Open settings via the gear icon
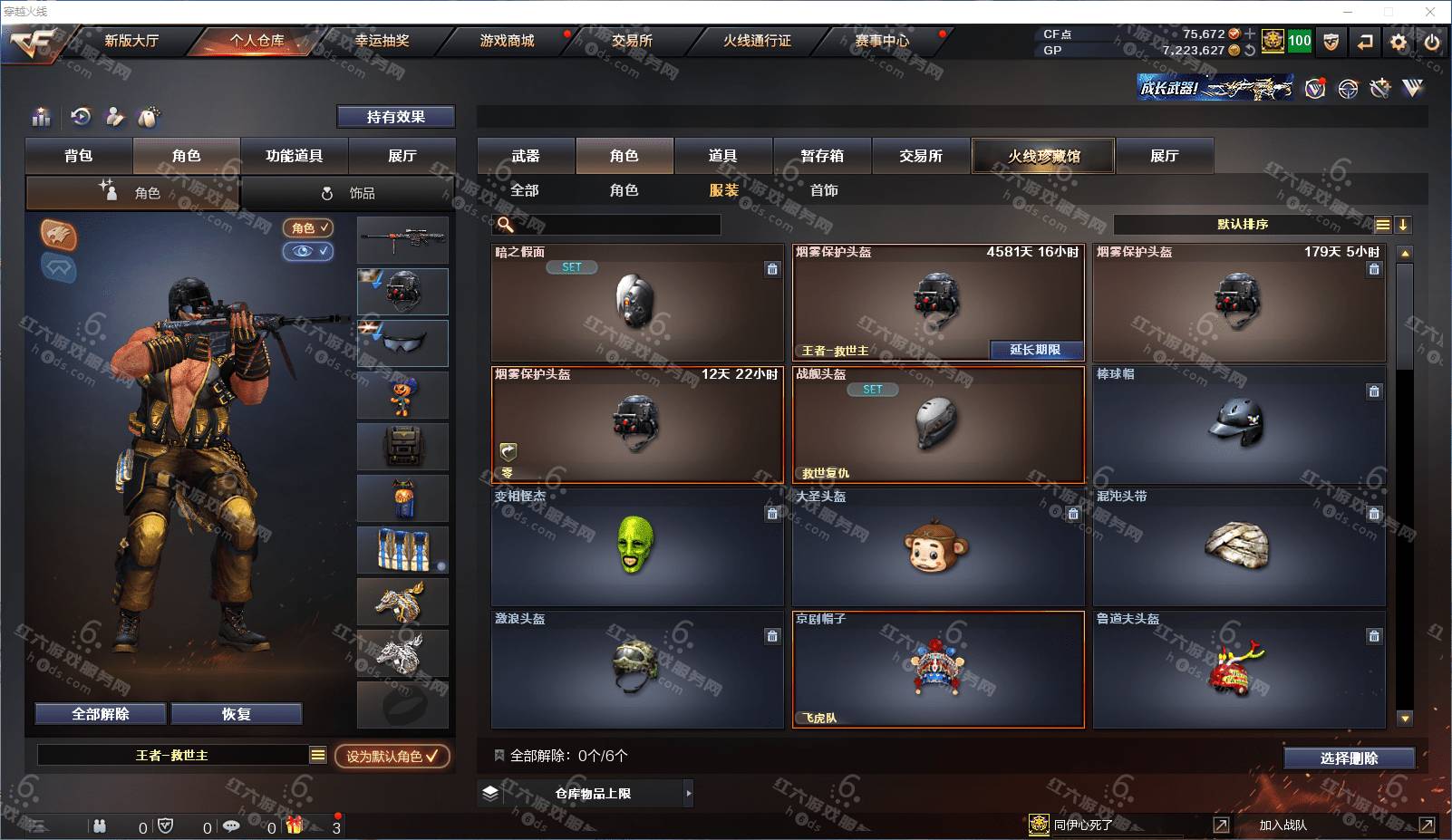 (1399, 42)
